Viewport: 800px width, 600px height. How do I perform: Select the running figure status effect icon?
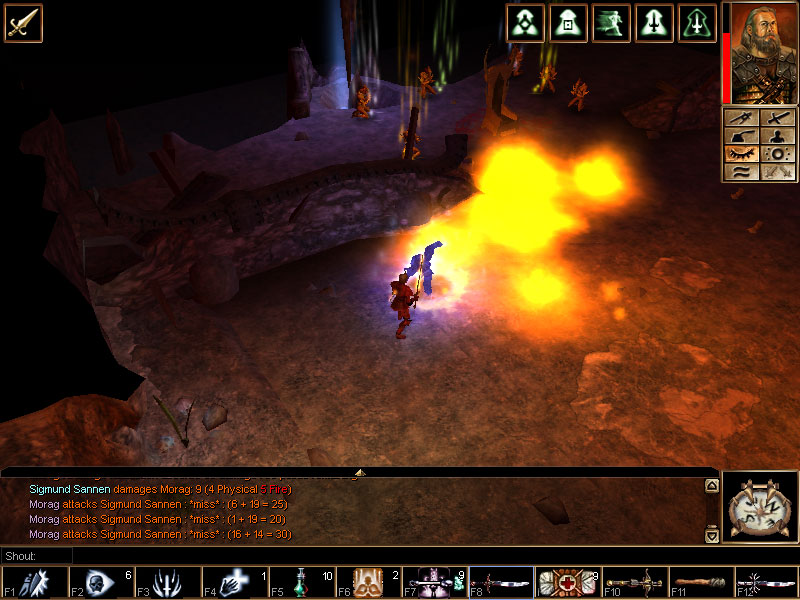coord(611,22)
